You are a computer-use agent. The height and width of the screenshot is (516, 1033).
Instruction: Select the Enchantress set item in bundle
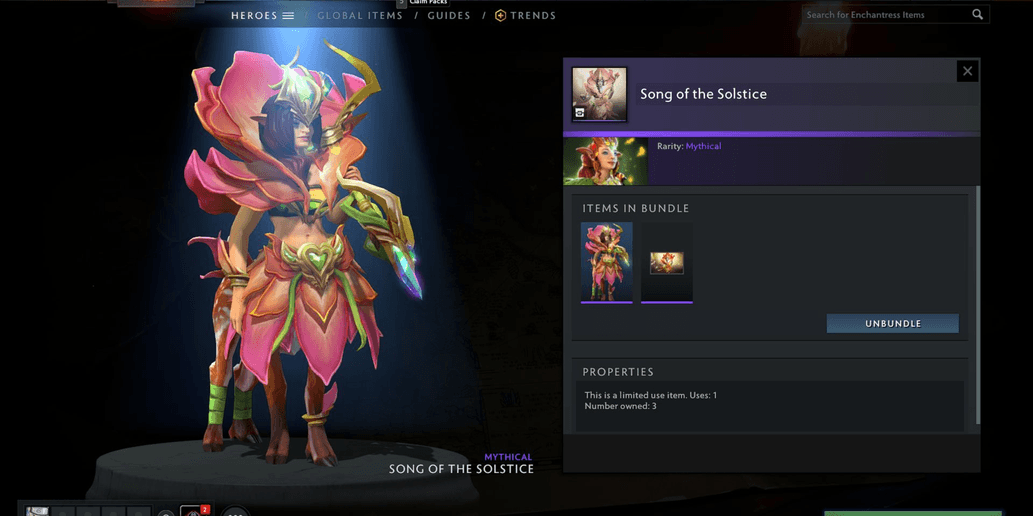[x=607, y=261]
